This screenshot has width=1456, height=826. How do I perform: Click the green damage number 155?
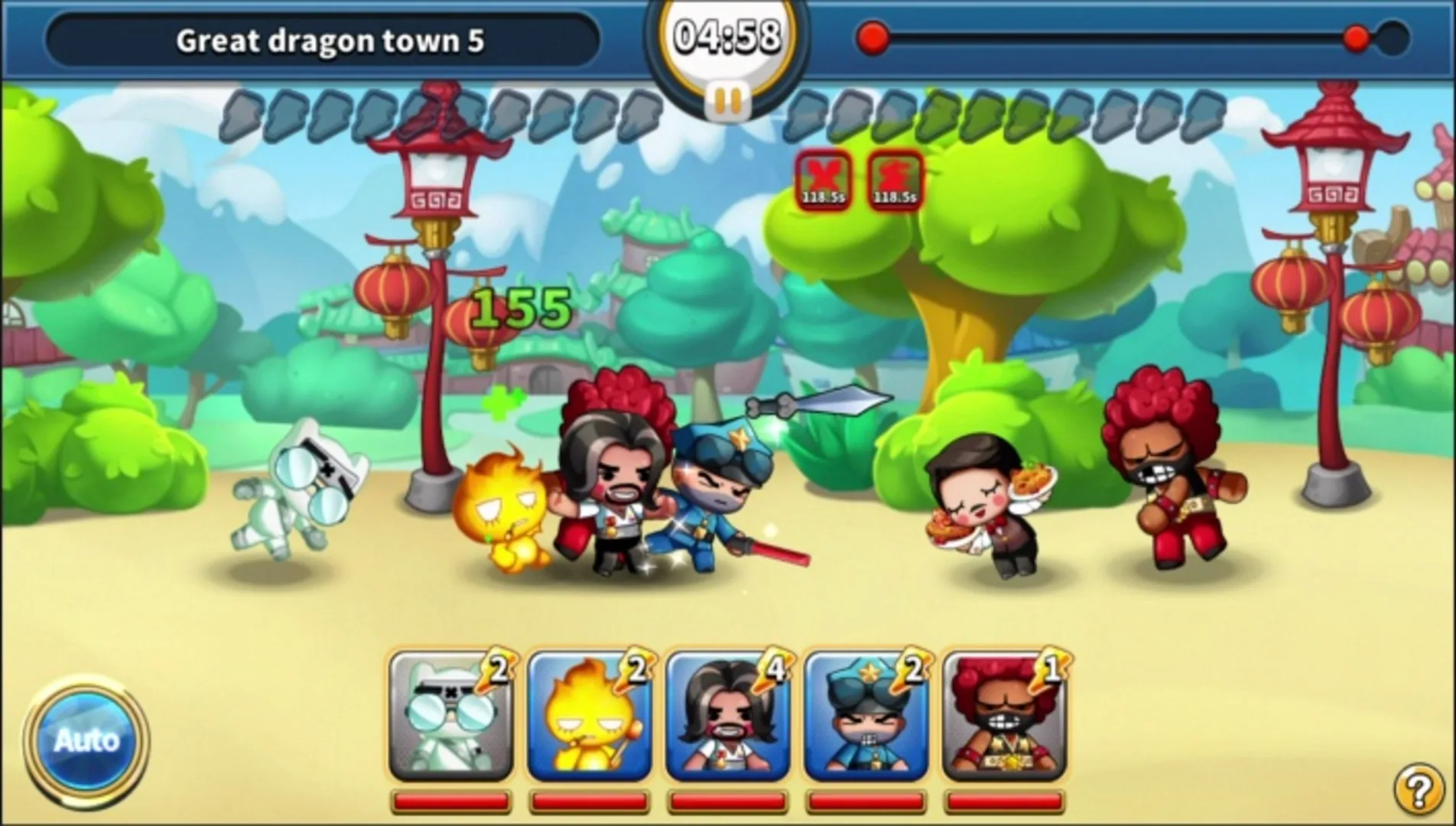(520, 306)
